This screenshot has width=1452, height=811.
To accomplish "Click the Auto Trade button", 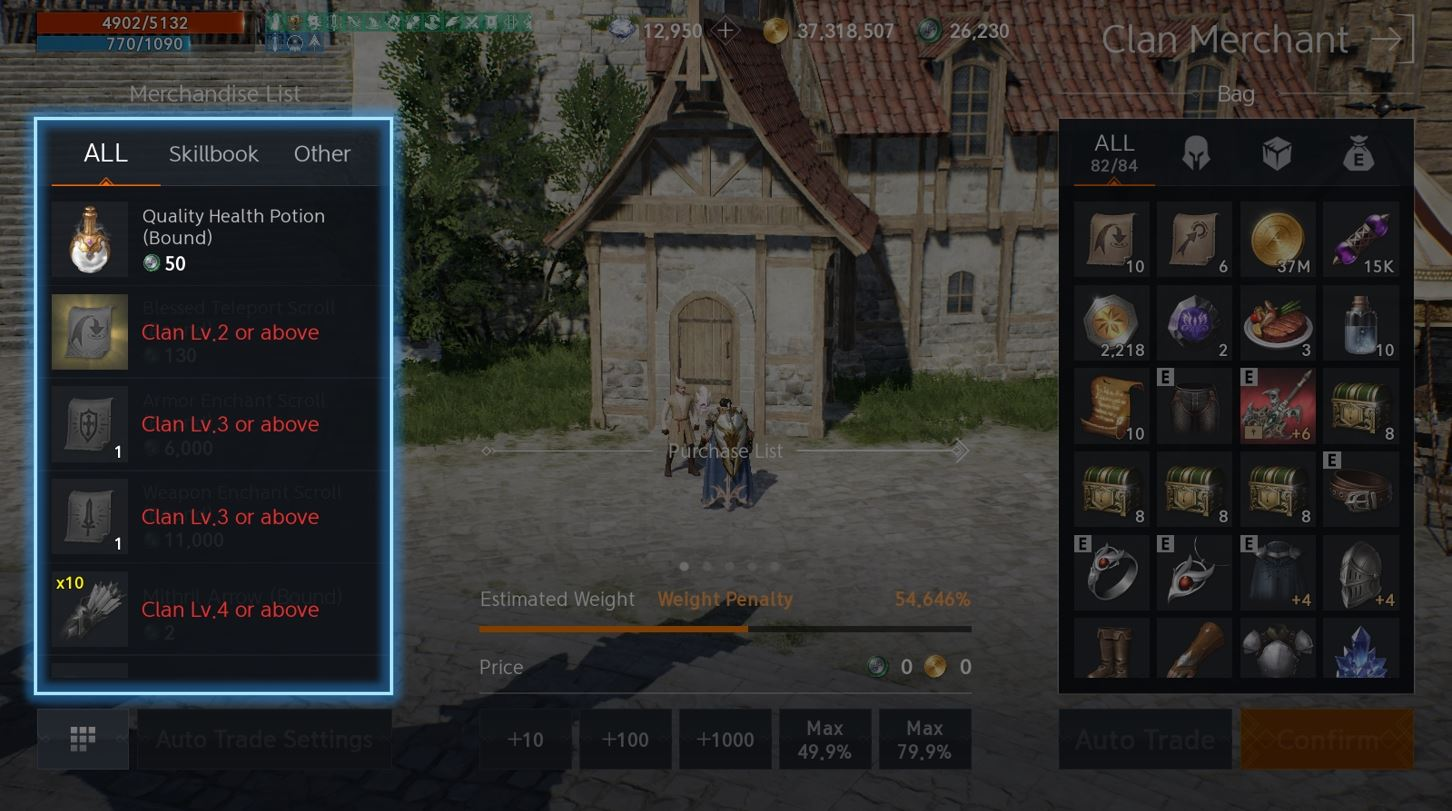I will tap(1144, 739).
